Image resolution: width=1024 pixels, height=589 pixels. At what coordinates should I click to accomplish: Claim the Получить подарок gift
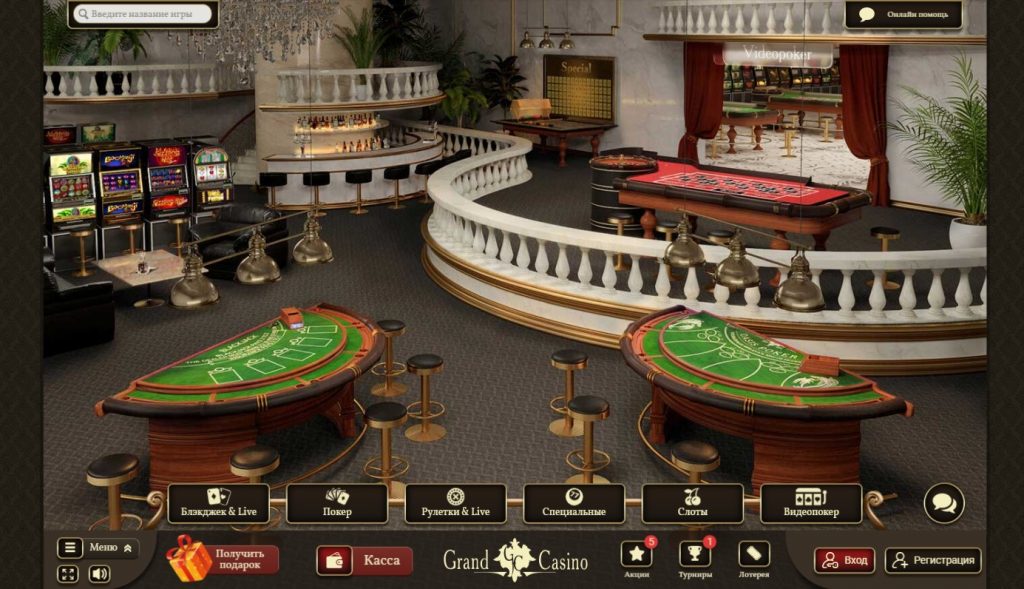223,560
